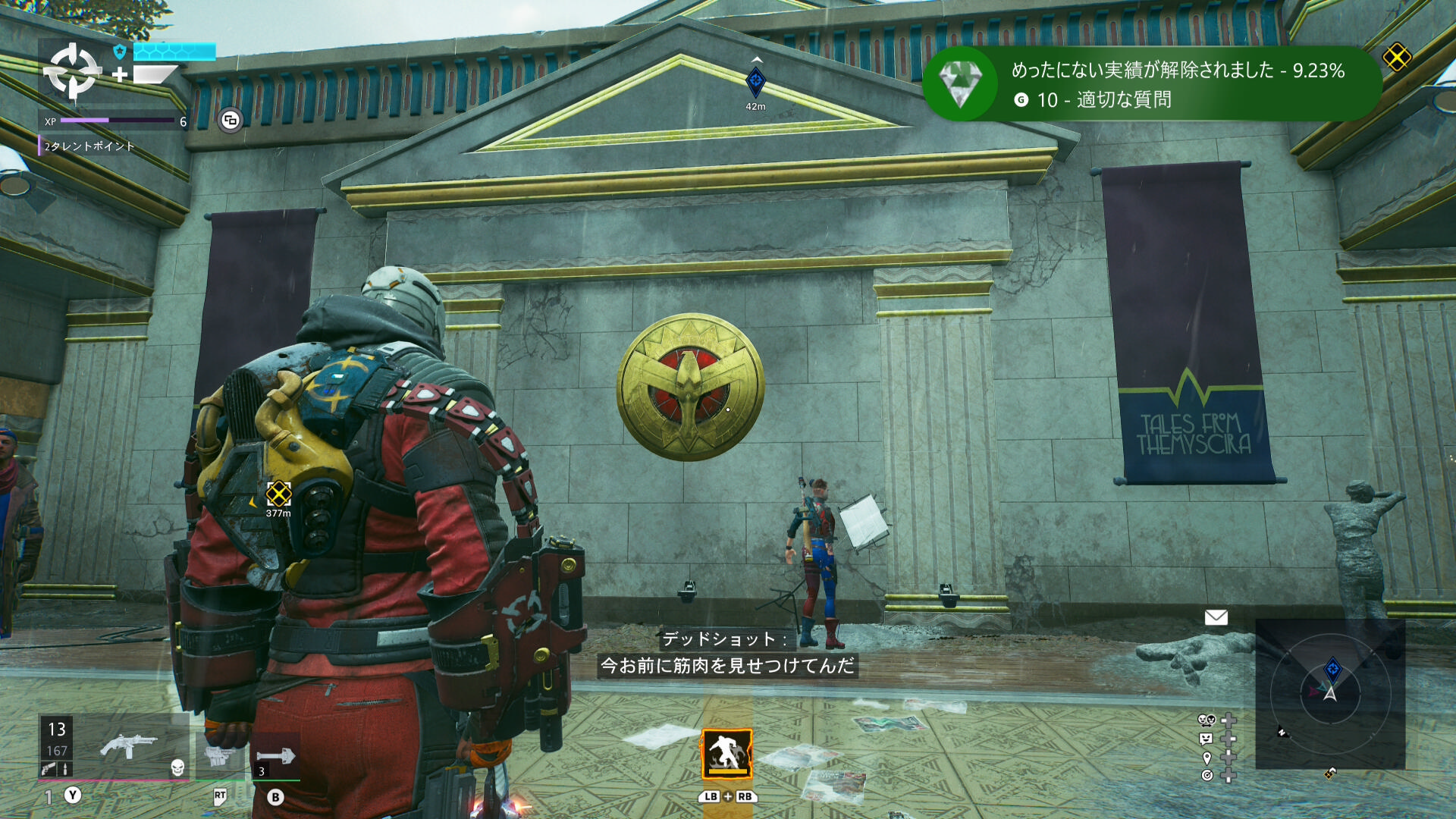Click the small revolver sidearm icon
1456x819 pixels.
pyautogui.click(x=48, y=769)
